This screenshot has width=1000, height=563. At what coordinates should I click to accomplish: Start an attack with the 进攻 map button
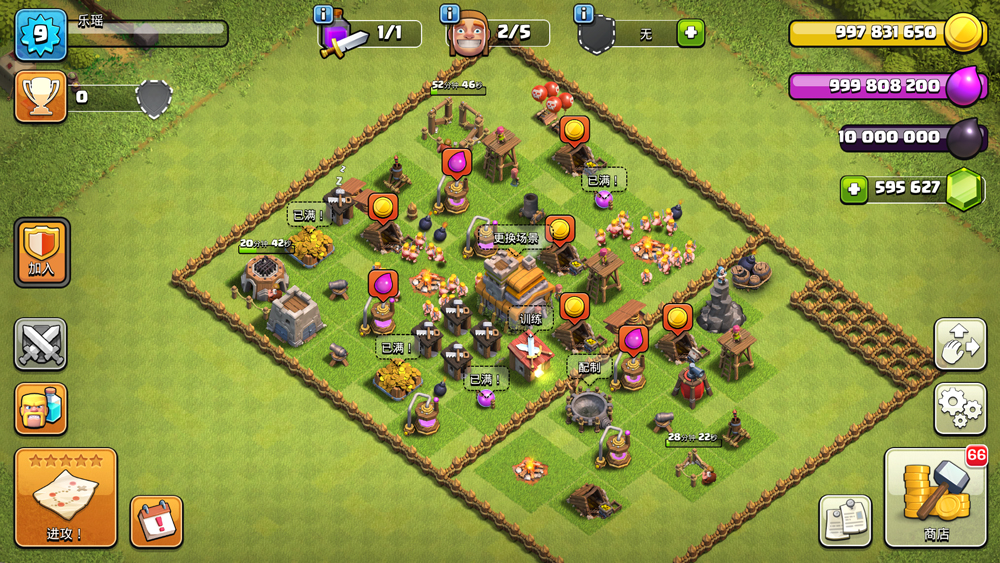tap(66, 497)
